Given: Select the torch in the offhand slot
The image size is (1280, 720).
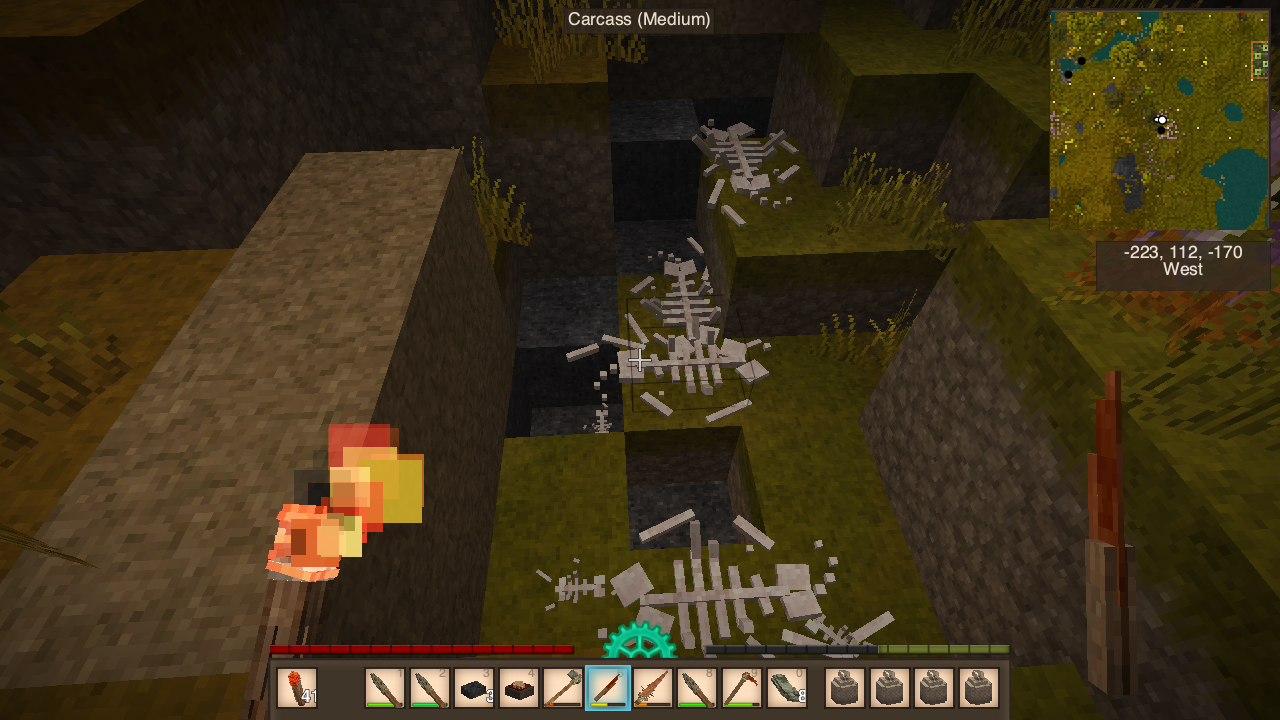Looking at the screenshot, I should click(296, 688).
